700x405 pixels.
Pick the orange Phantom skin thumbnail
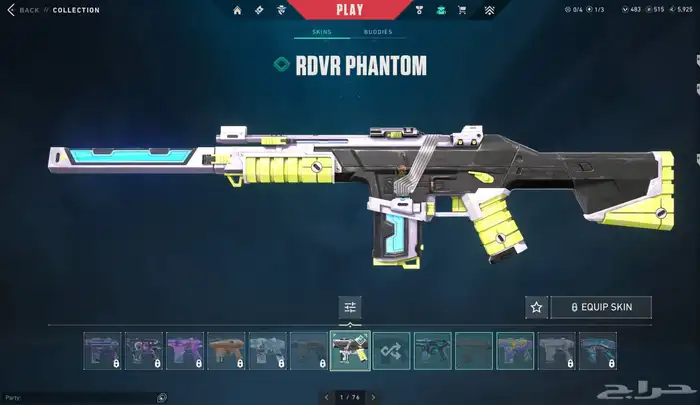(x=226, y=351)
